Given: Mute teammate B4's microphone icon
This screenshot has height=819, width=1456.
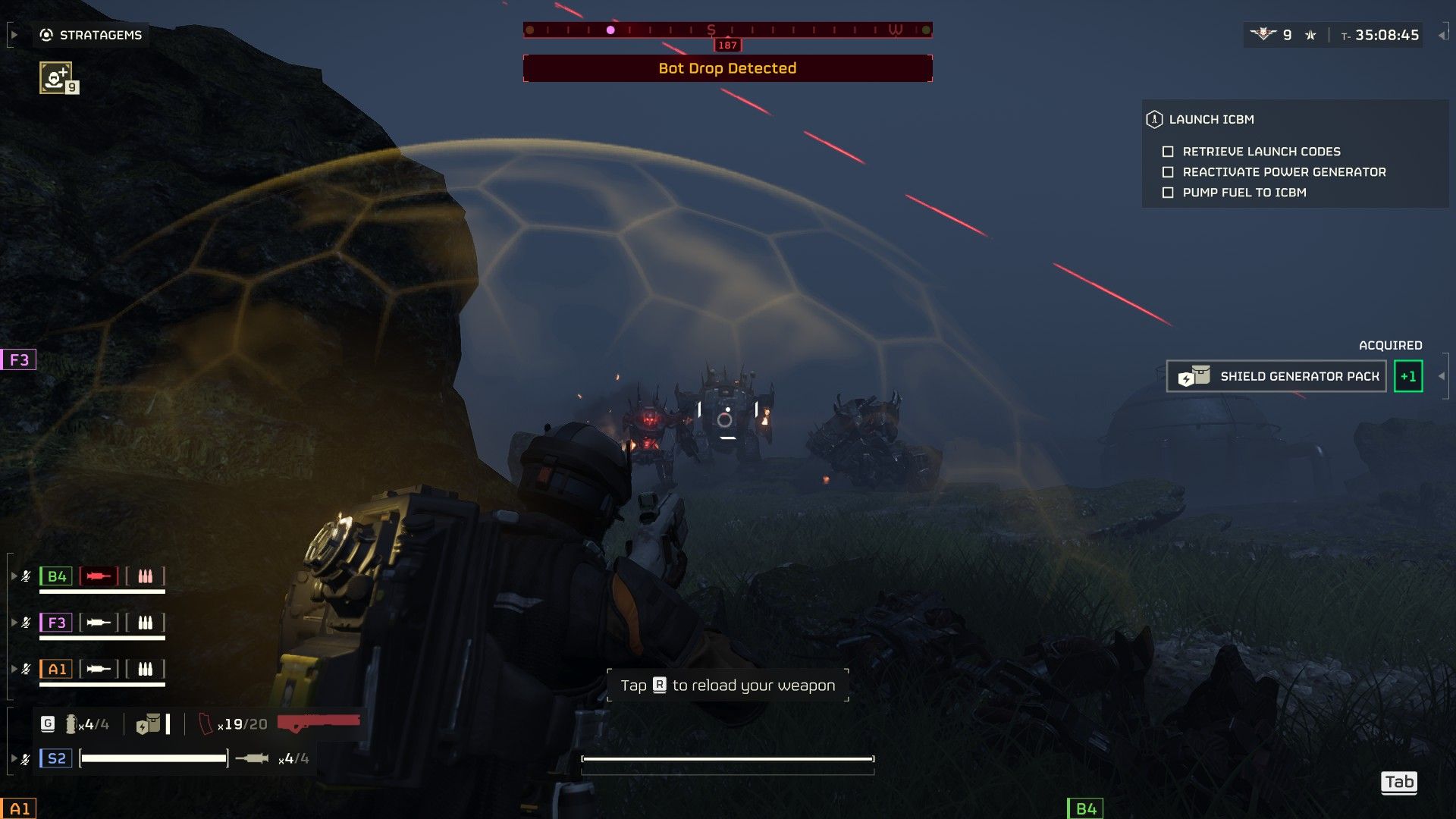Looking at the screenshot, I should coord(25,576).
